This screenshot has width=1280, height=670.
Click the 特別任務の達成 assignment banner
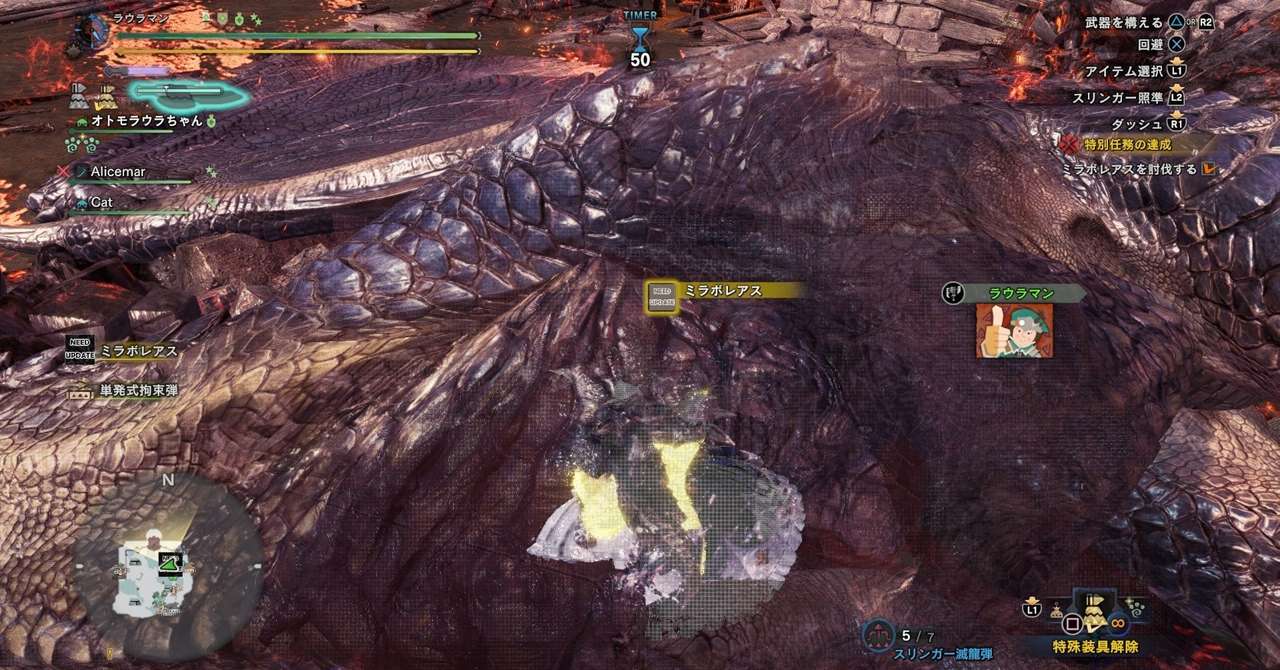click(1125, 145)
